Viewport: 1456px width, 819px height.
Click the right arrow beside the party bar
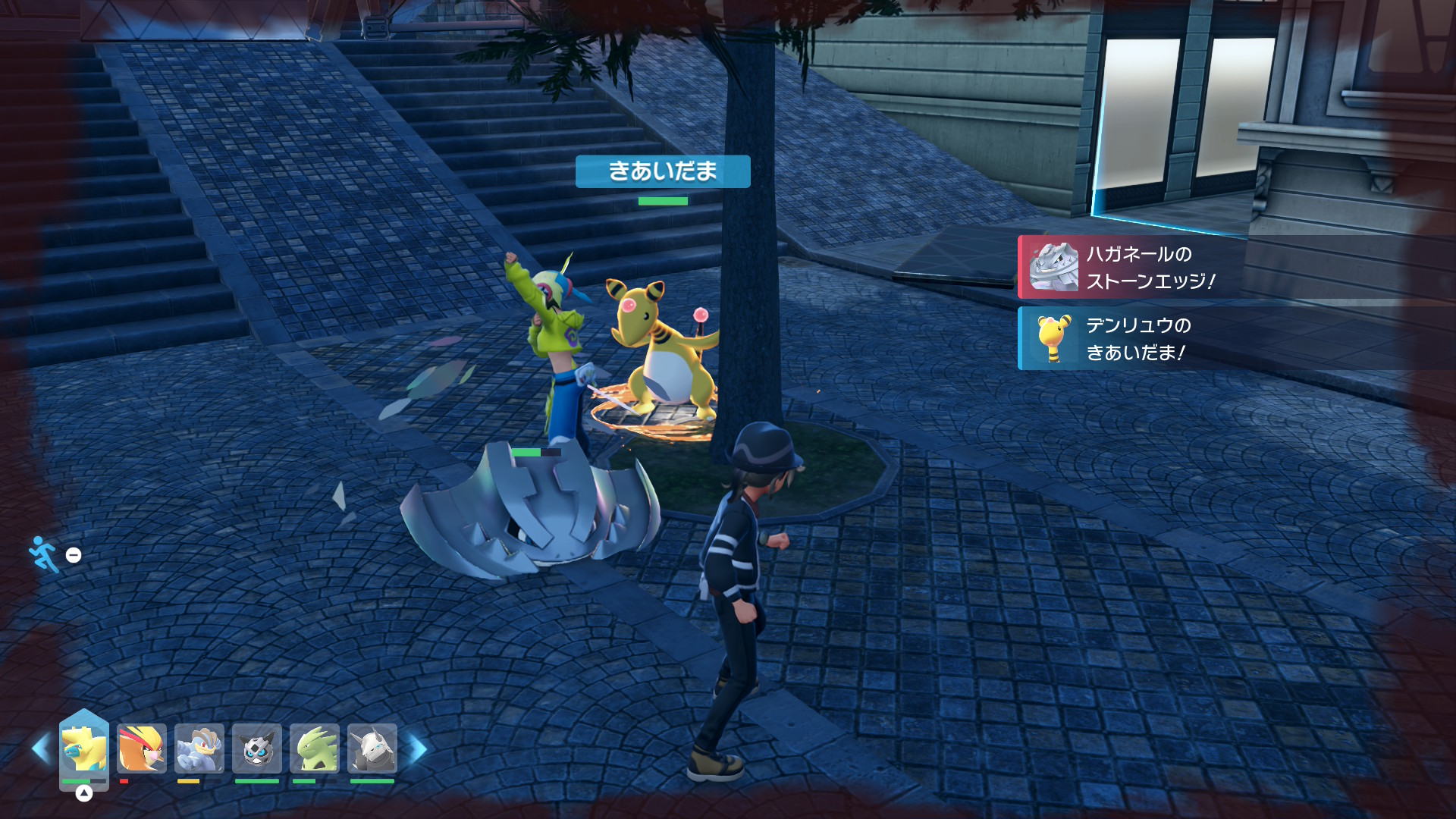[418, 748]
